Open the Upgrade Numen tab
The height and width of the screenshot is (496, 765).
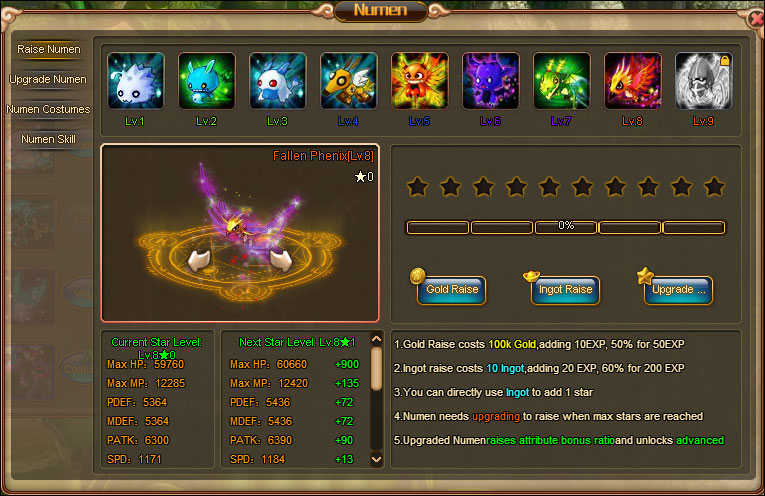(49, 79)
